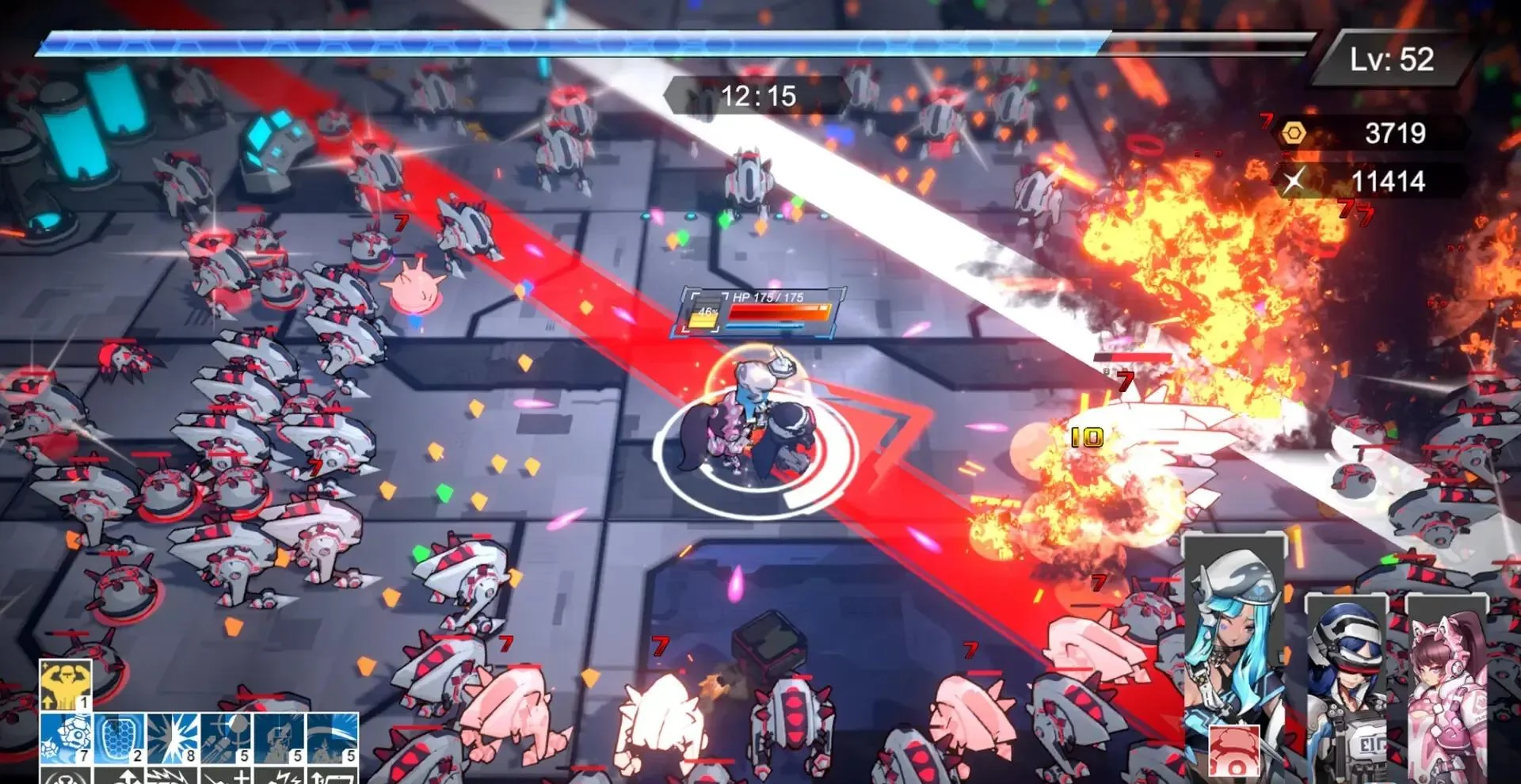Screen dimensions: 1521x784
Task: Select the soldier-in-crosshair skill icon
Action: tap(279, 738)
